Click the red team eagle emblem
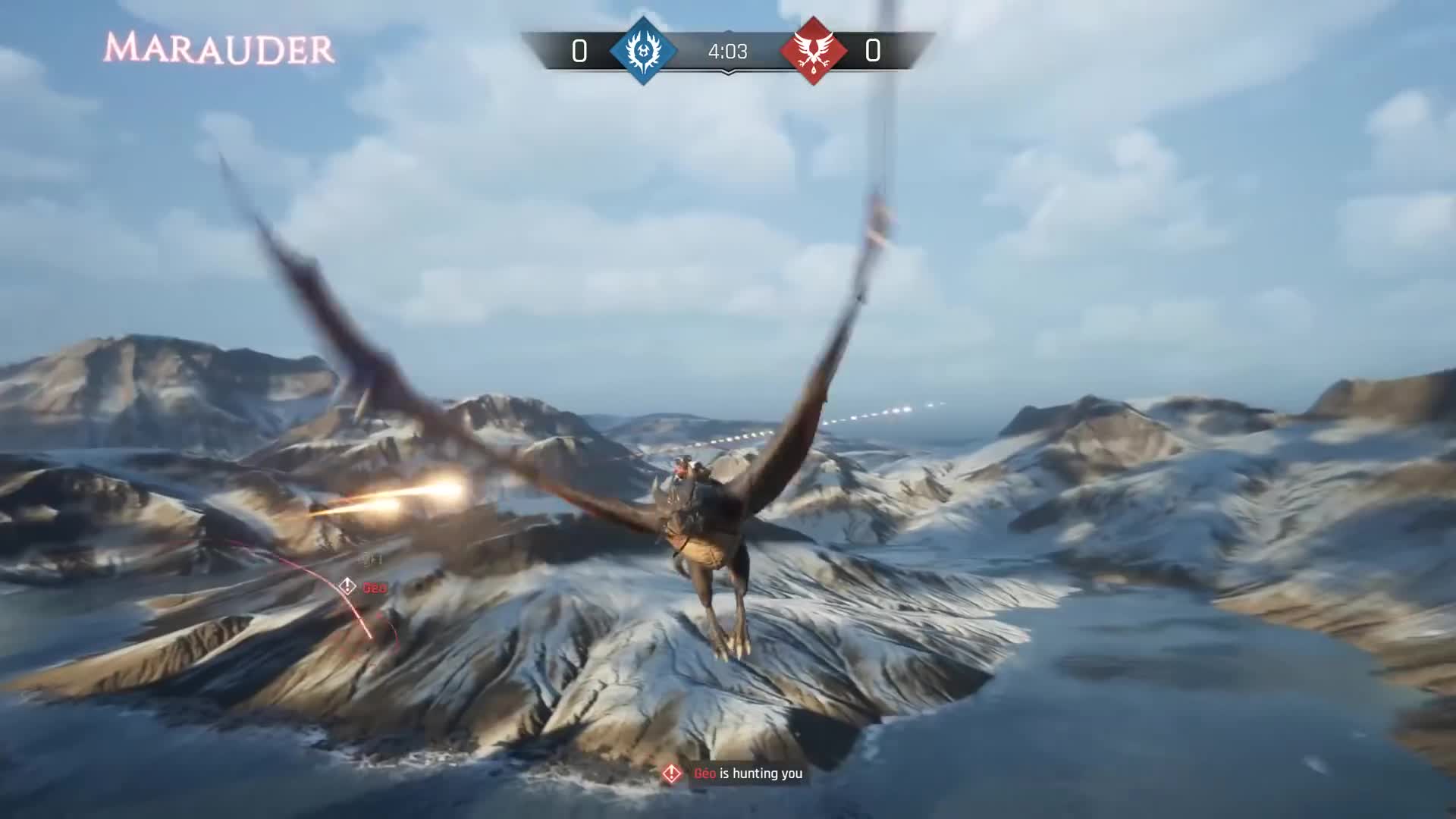Image resolution: width=1456 pixels, height=819 pixels. pyautogui.click(x=814, y=51)
